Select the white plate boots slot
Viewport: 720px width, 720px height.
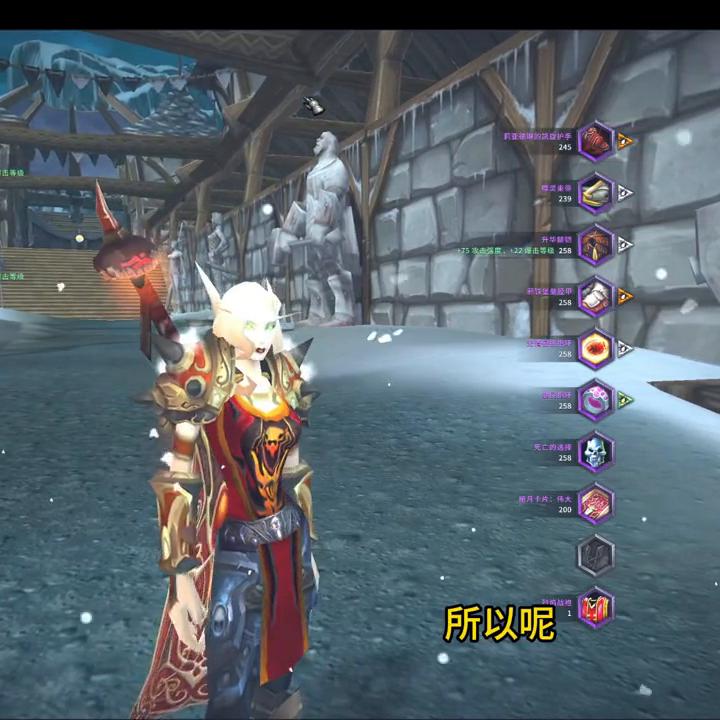[x=596, y=296]
